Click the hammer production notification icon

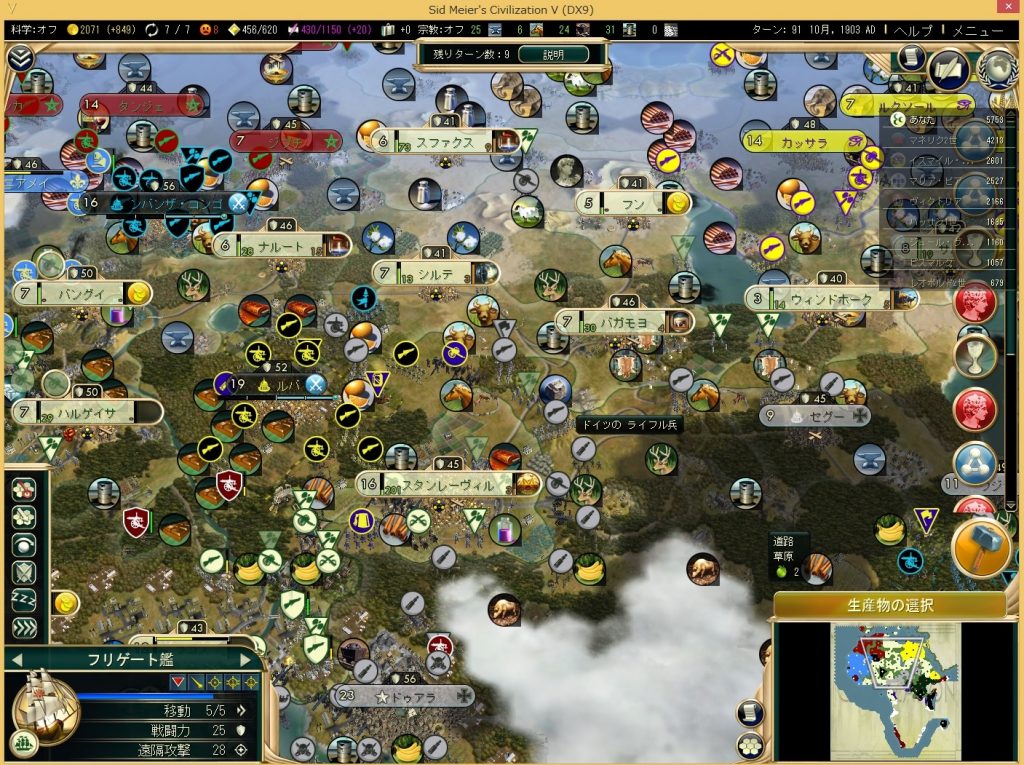[x=981, y=549]
